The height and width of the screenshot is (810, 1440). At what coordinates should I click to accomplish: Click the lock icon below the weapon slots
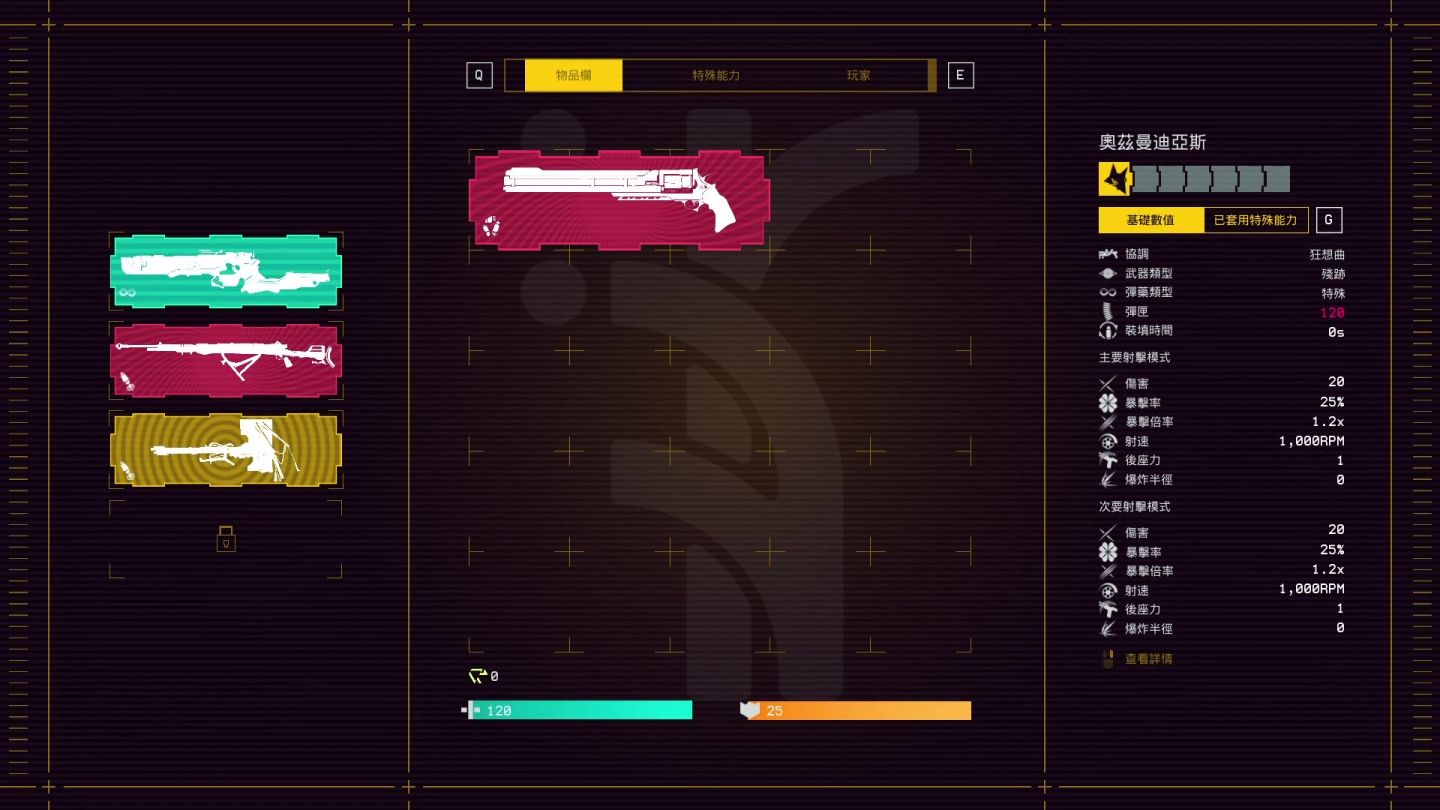coord(226,540)
